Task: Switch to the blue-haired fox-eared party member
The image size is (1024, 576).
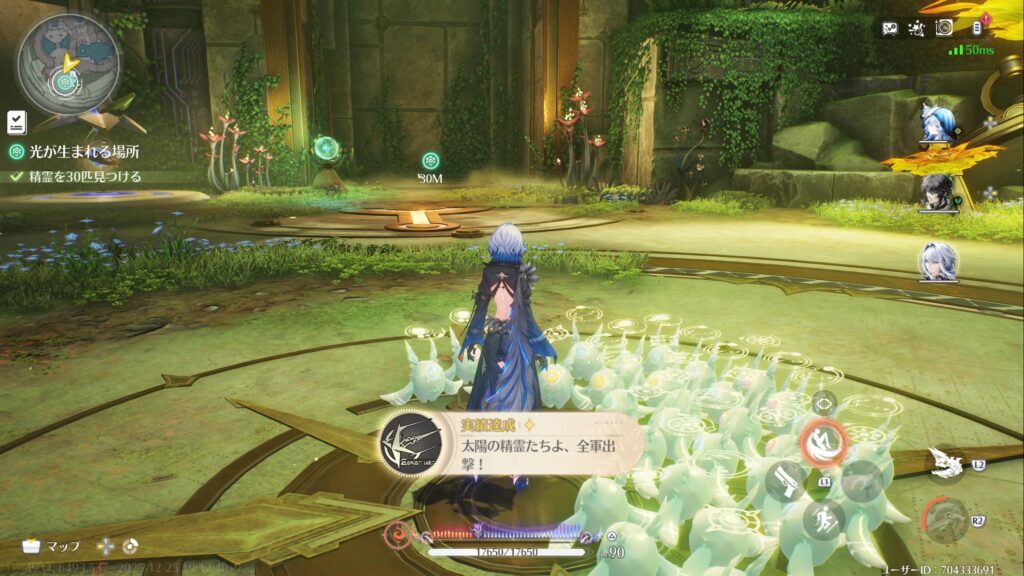Action: pos(939,120)
